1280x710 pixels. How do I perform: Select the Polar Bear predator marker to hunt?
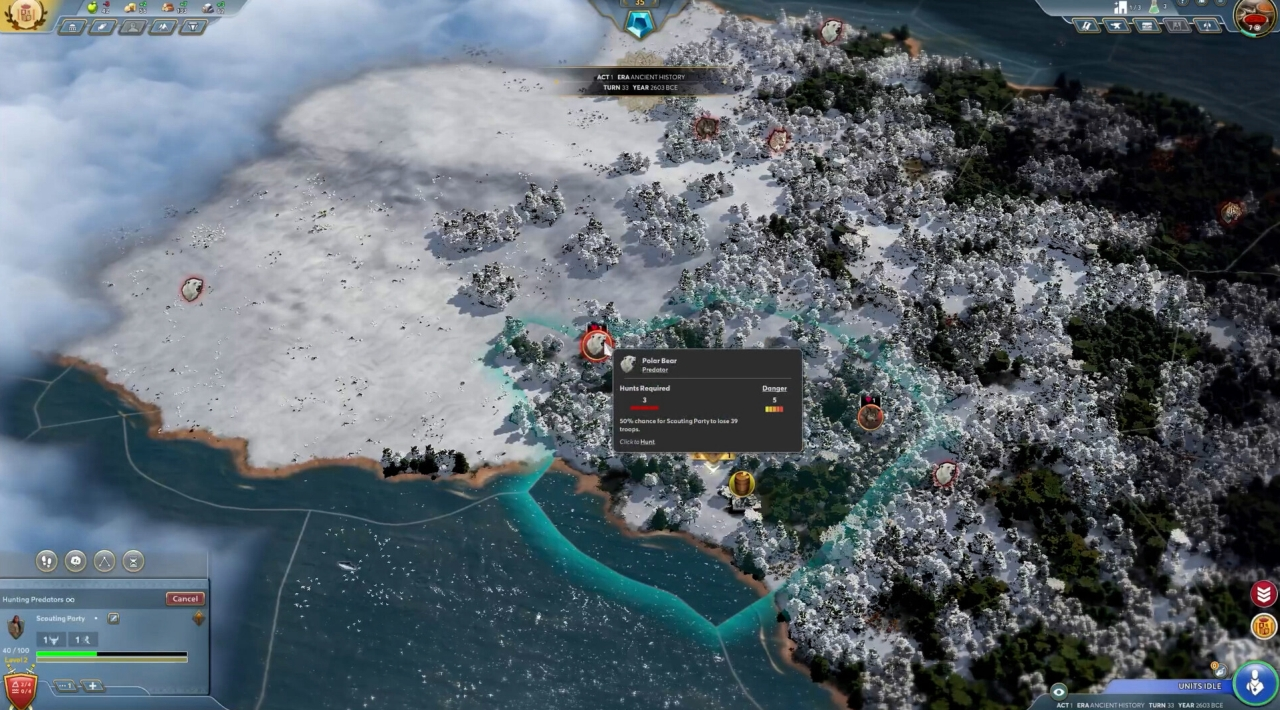tap(597, 345)
